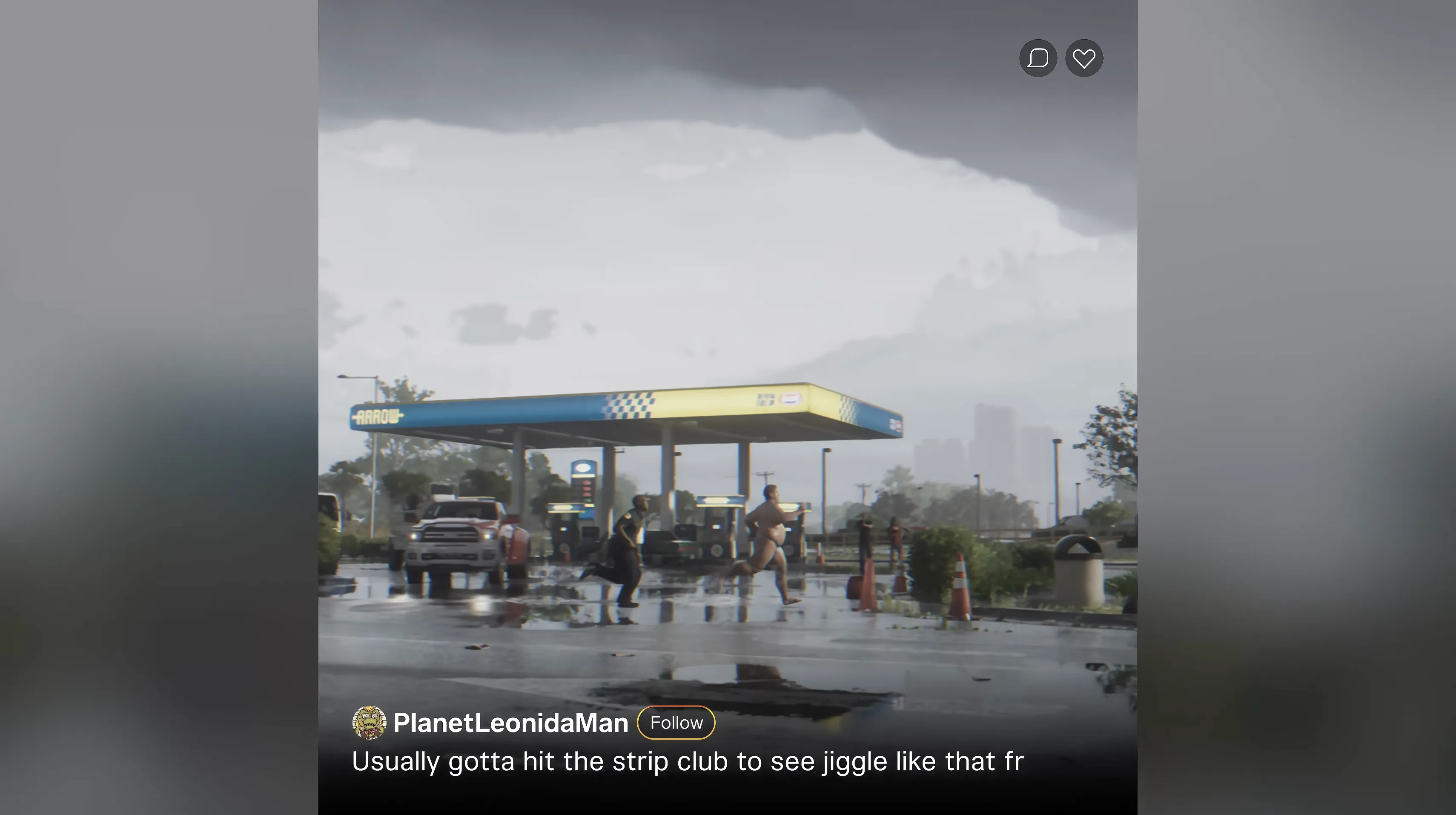
Task: Click PlanetLeonidaMan's circular mugshot avatar
Action: (x=370, y=723)
